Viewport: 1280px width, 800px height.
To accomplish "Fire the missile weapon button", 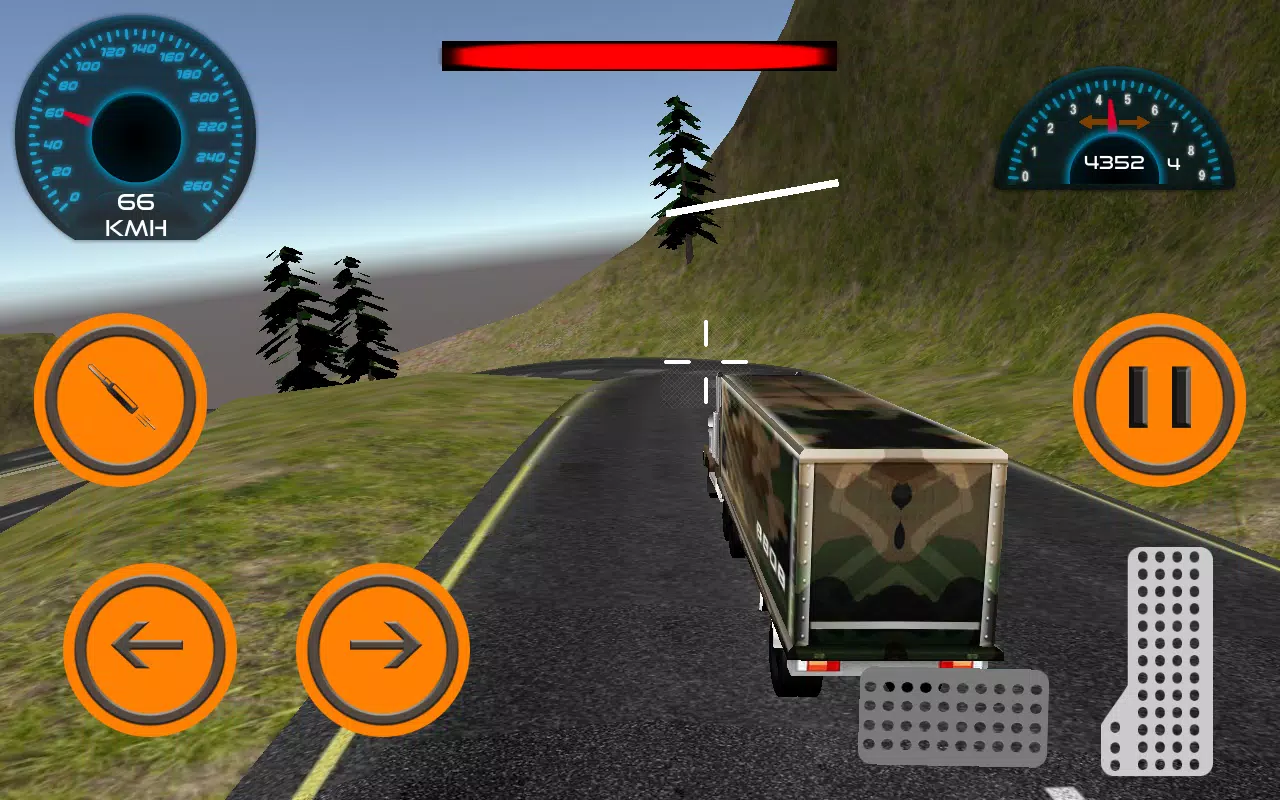I will coord(120,400).
